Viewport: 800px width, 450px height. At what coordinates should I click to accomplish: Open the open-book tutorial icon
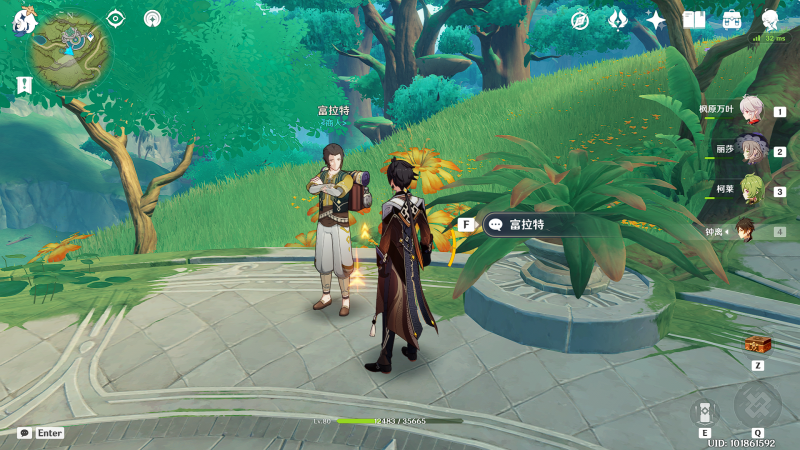(694, 20)
